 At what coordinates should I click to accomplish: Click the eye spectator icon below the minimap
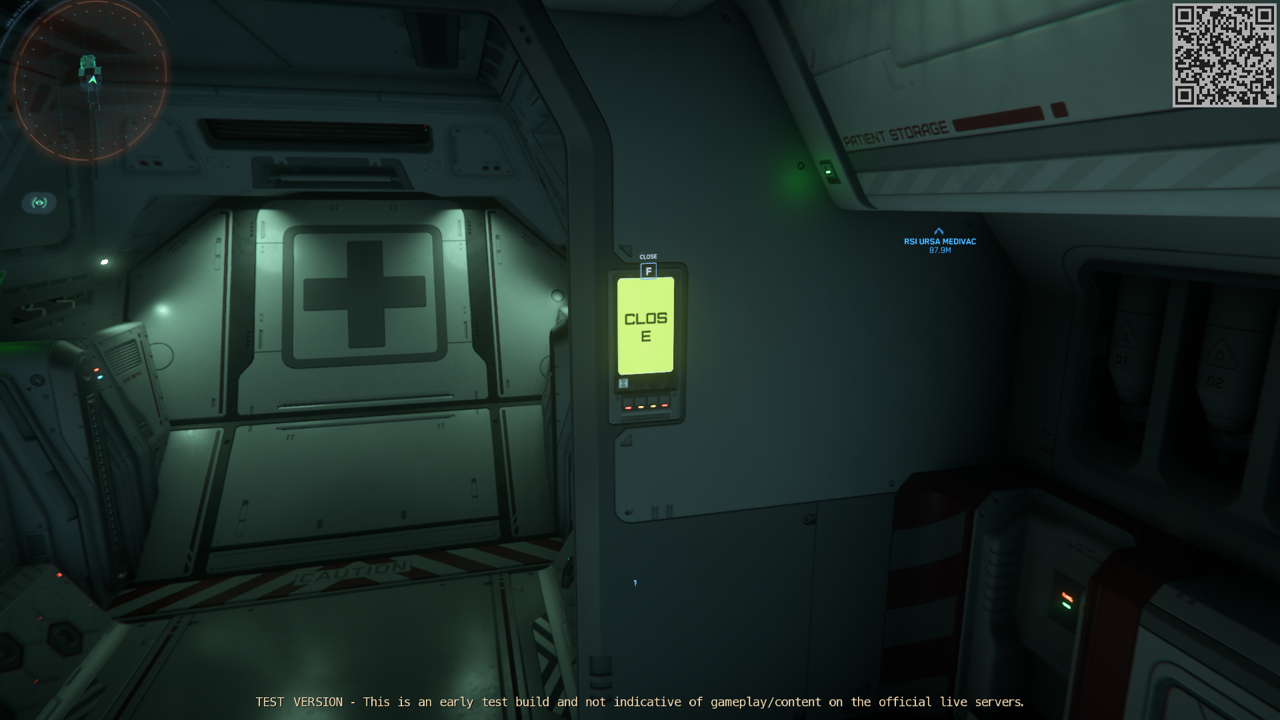38,203
